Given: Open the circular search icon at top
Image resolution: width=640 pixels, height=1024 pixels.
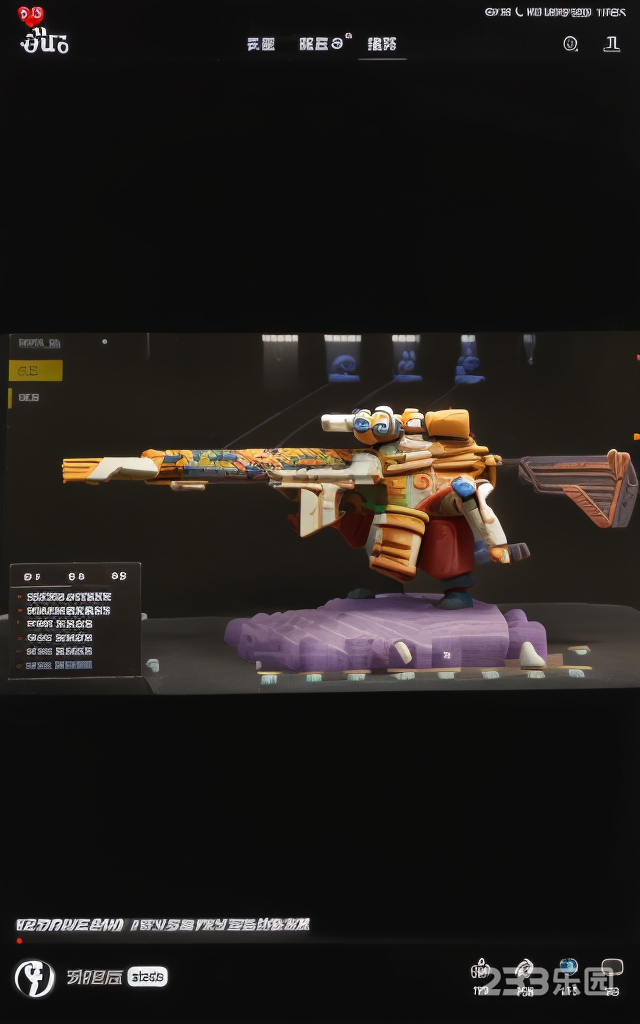Looking at the screenshot, I should click(x=570, y=44).
